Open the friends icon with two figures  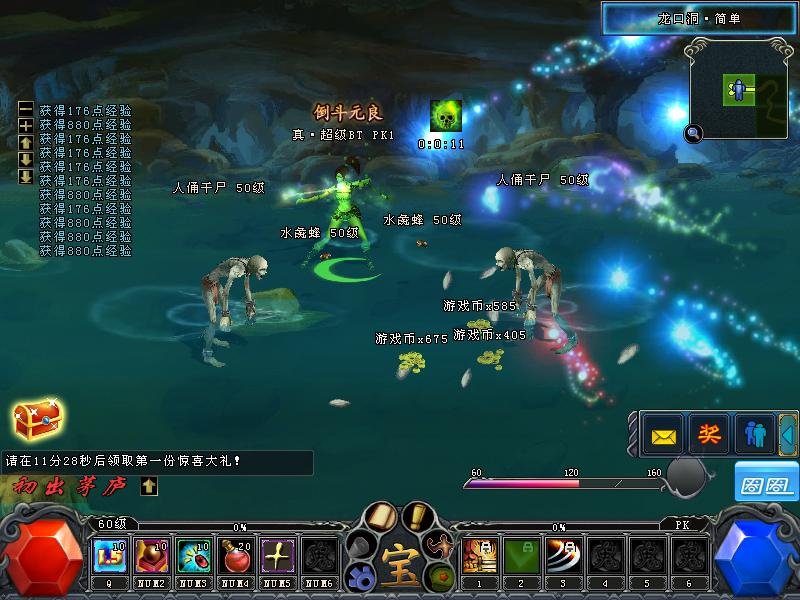[x=754, y=436]
